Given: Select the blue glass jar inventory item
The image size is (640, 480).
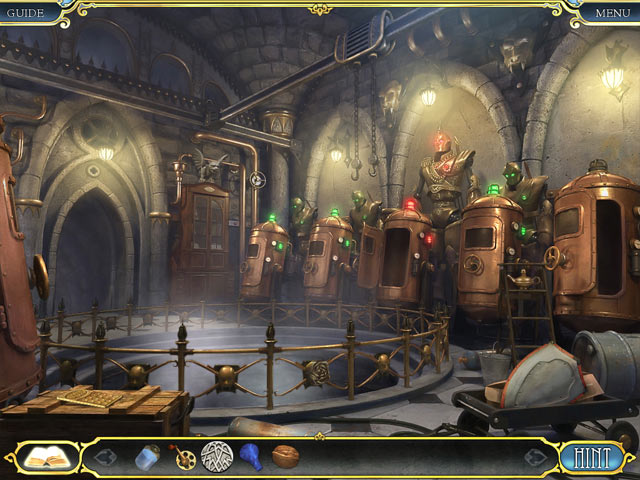Looking at the screenshot, I should [147, 458].
